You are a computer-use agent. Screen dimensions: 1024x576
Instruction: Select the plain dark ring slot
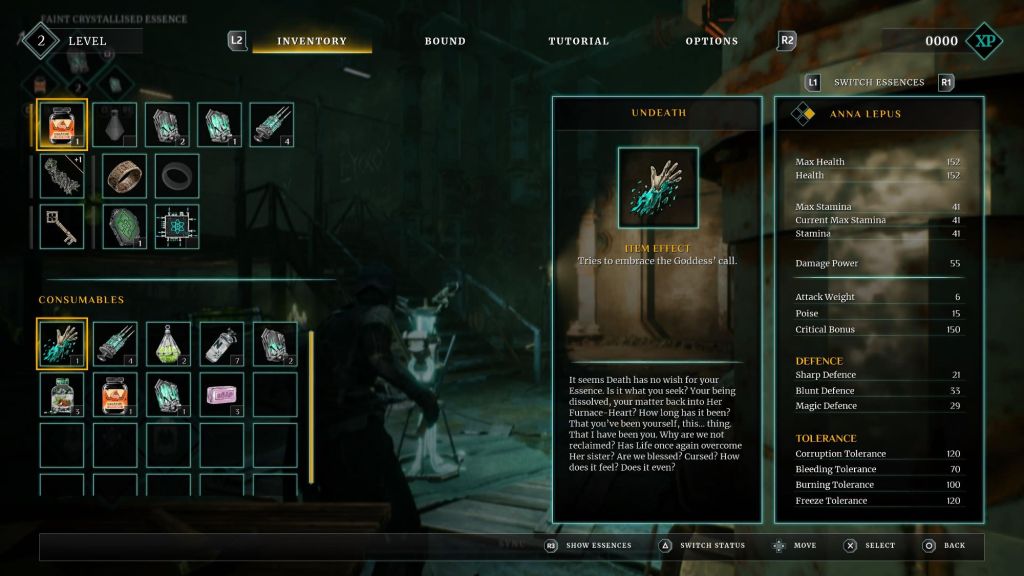[x=177, y=175]
